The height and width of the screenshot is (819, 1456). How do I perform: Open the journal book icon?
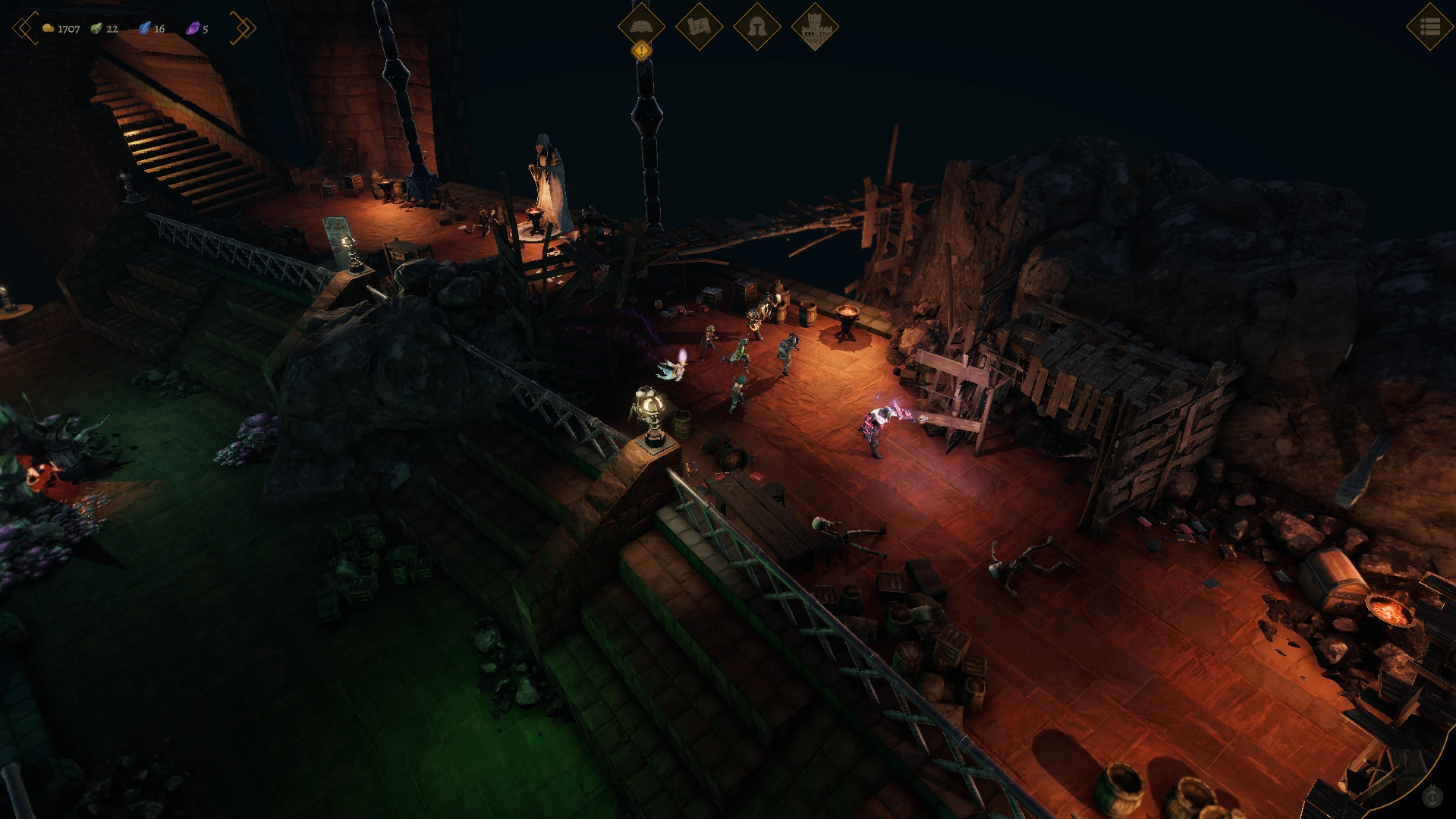coord(641,26)
